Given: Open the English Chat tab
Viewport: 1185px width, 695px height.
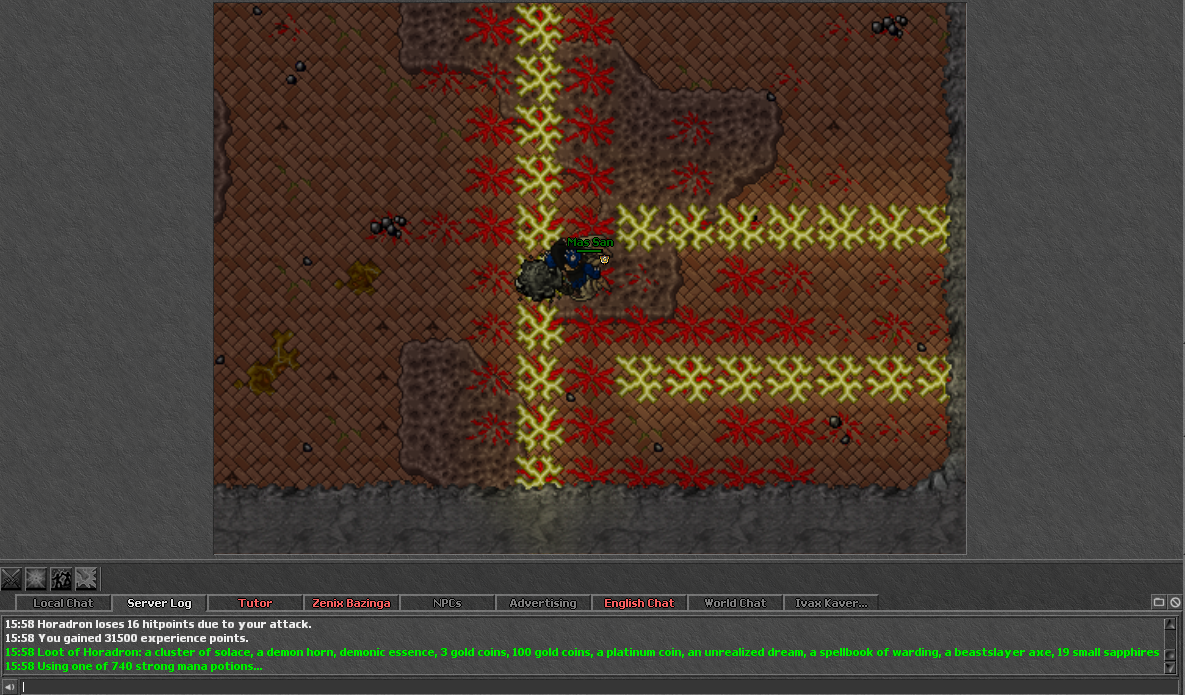Looking at the screenshot, I should point(639,603).
